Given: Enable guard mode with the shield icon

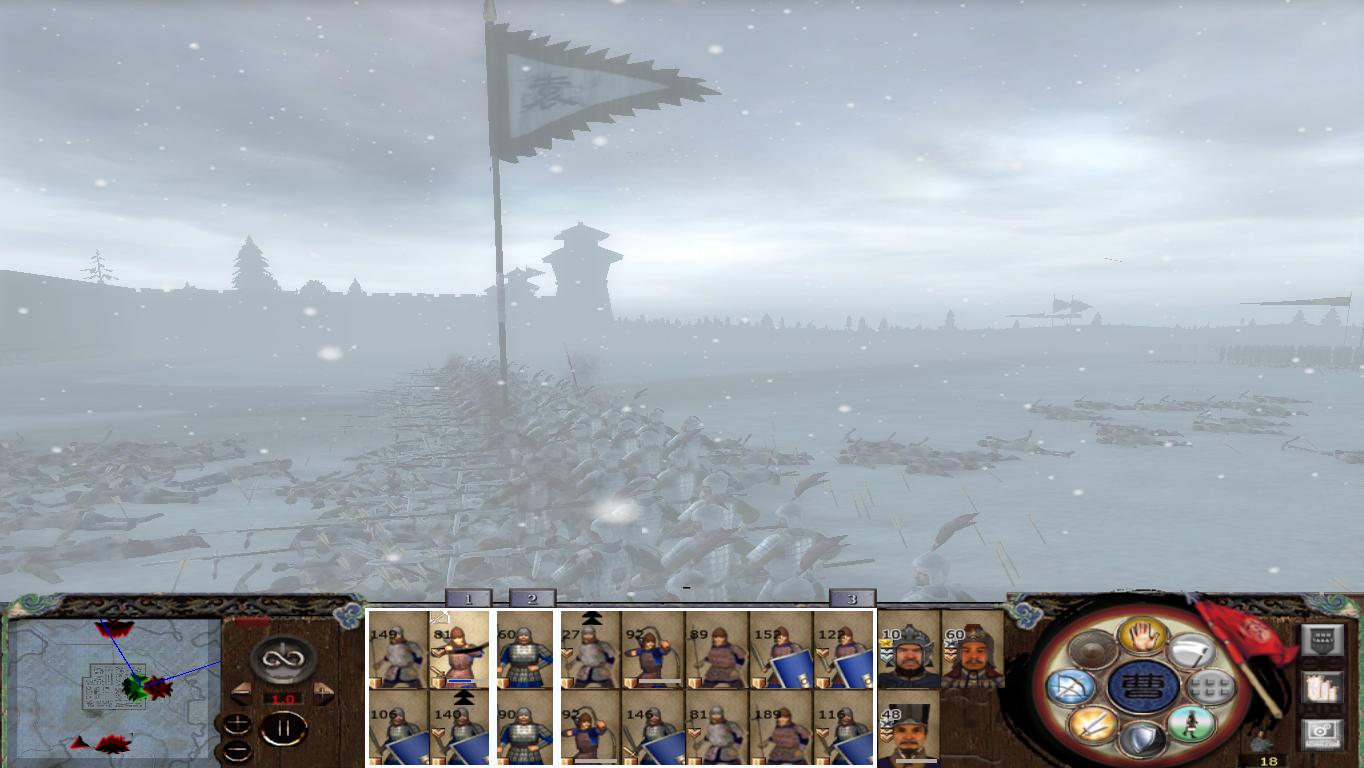Looking at the screenshot, I should (1145, 740).
